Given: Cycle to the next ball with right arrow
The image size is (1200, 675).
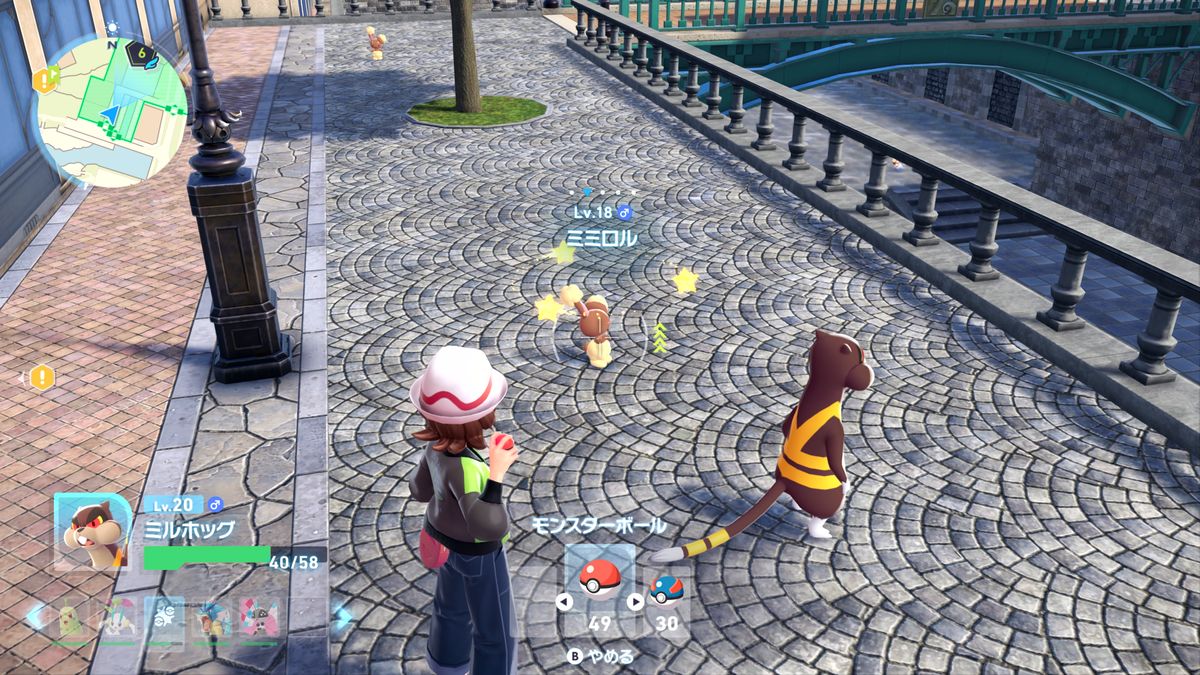Looking at the screenshot, I should coord(635,602).
